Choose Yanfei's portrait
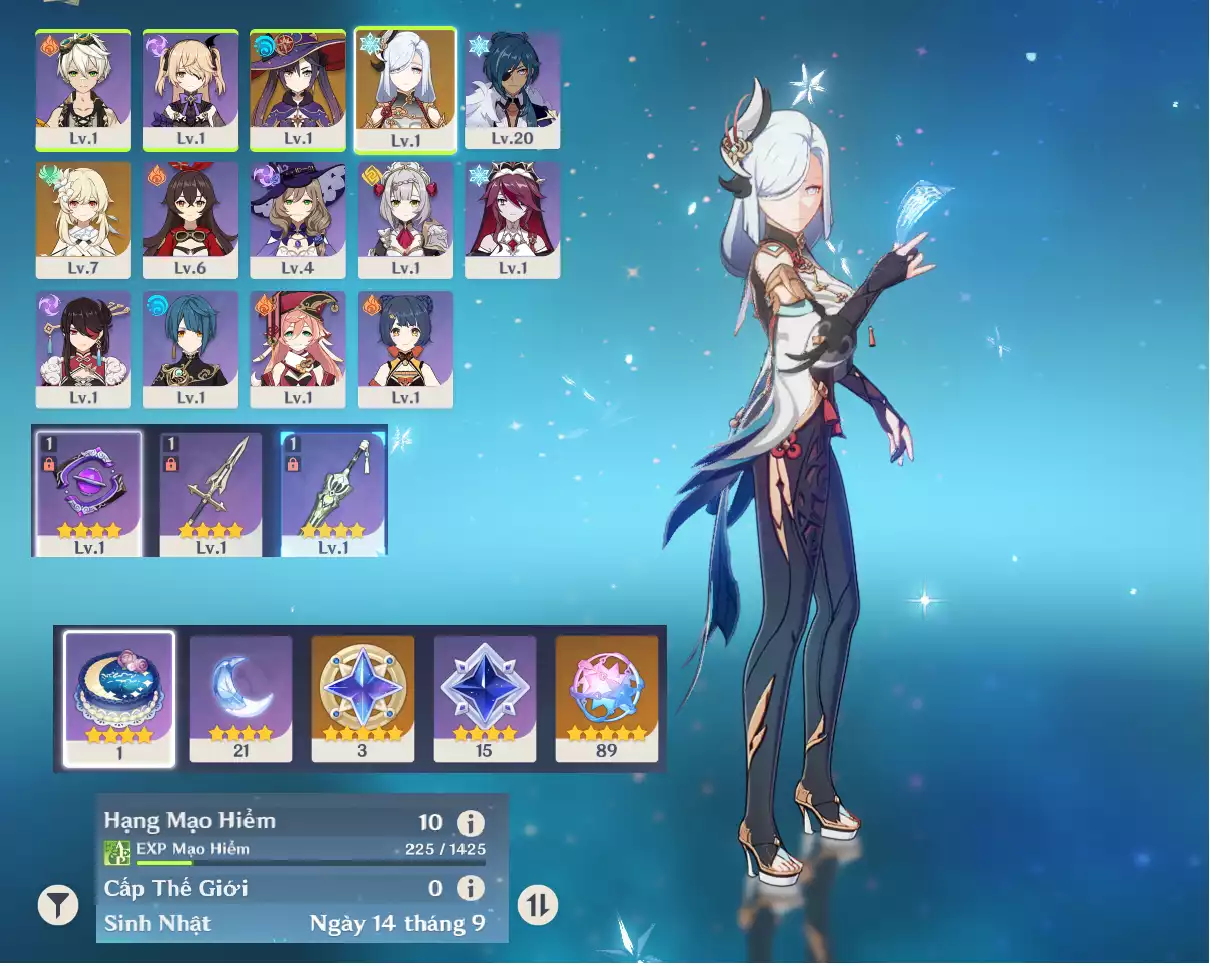 [x=298, y=349]
